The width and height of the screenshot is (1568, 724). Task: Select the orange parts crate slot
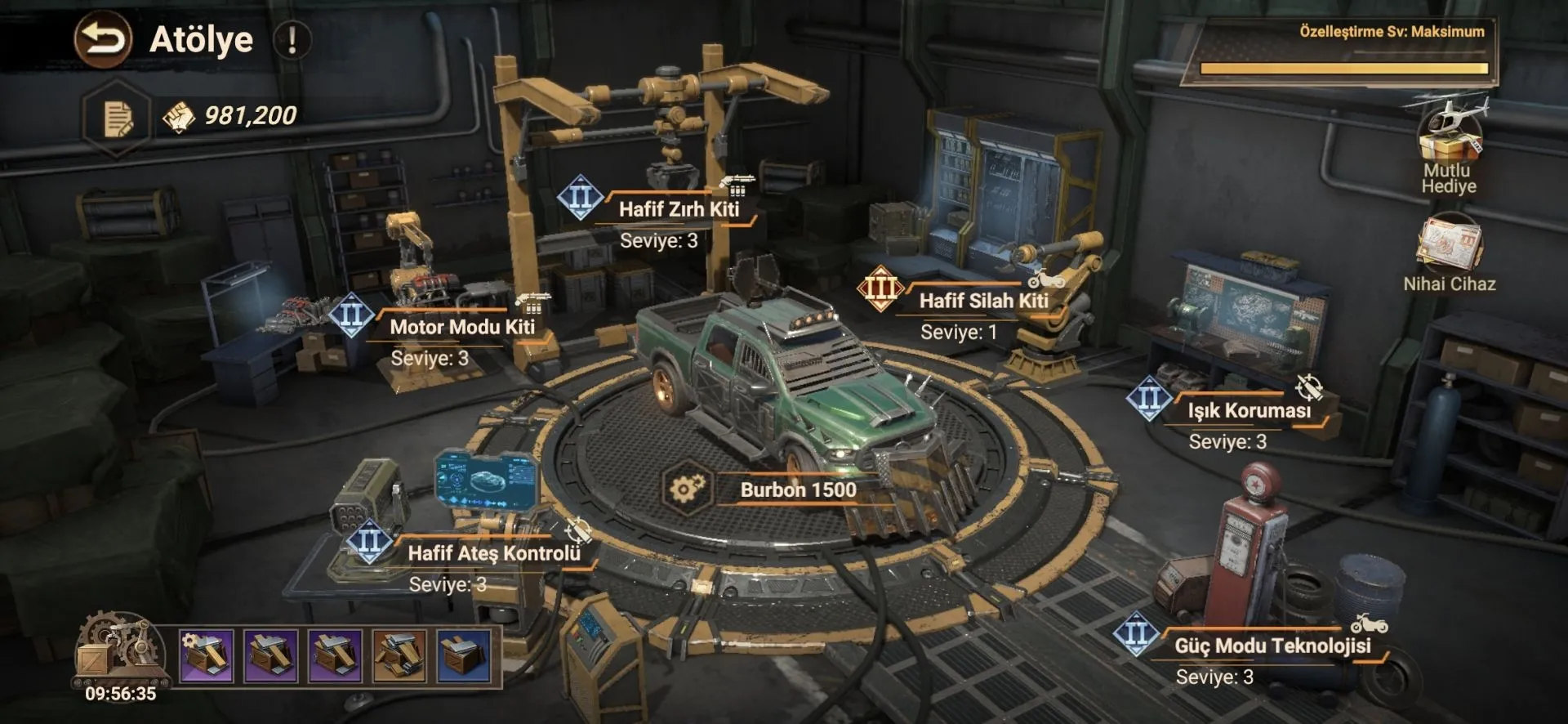(x=399, y=655)
